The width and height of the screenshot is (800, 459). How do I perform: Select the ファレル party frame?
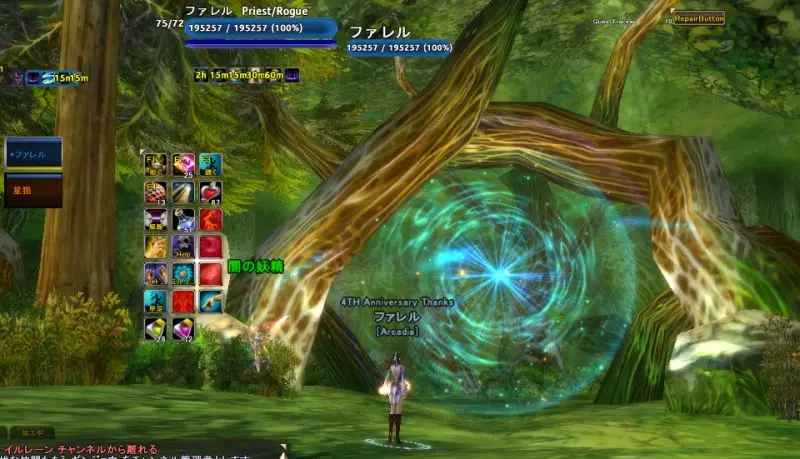(34, 154)
